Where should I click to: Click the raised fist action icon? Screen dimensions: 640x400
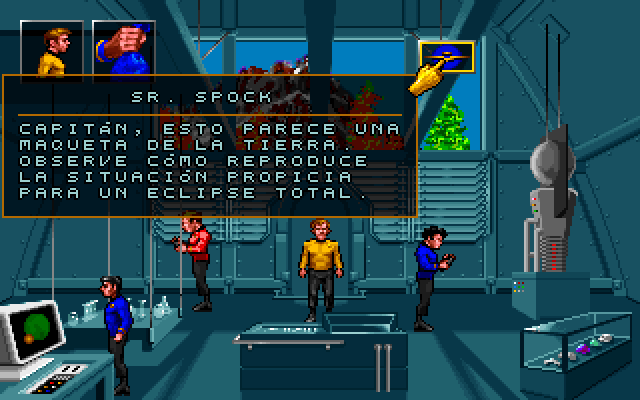point(122,49)
